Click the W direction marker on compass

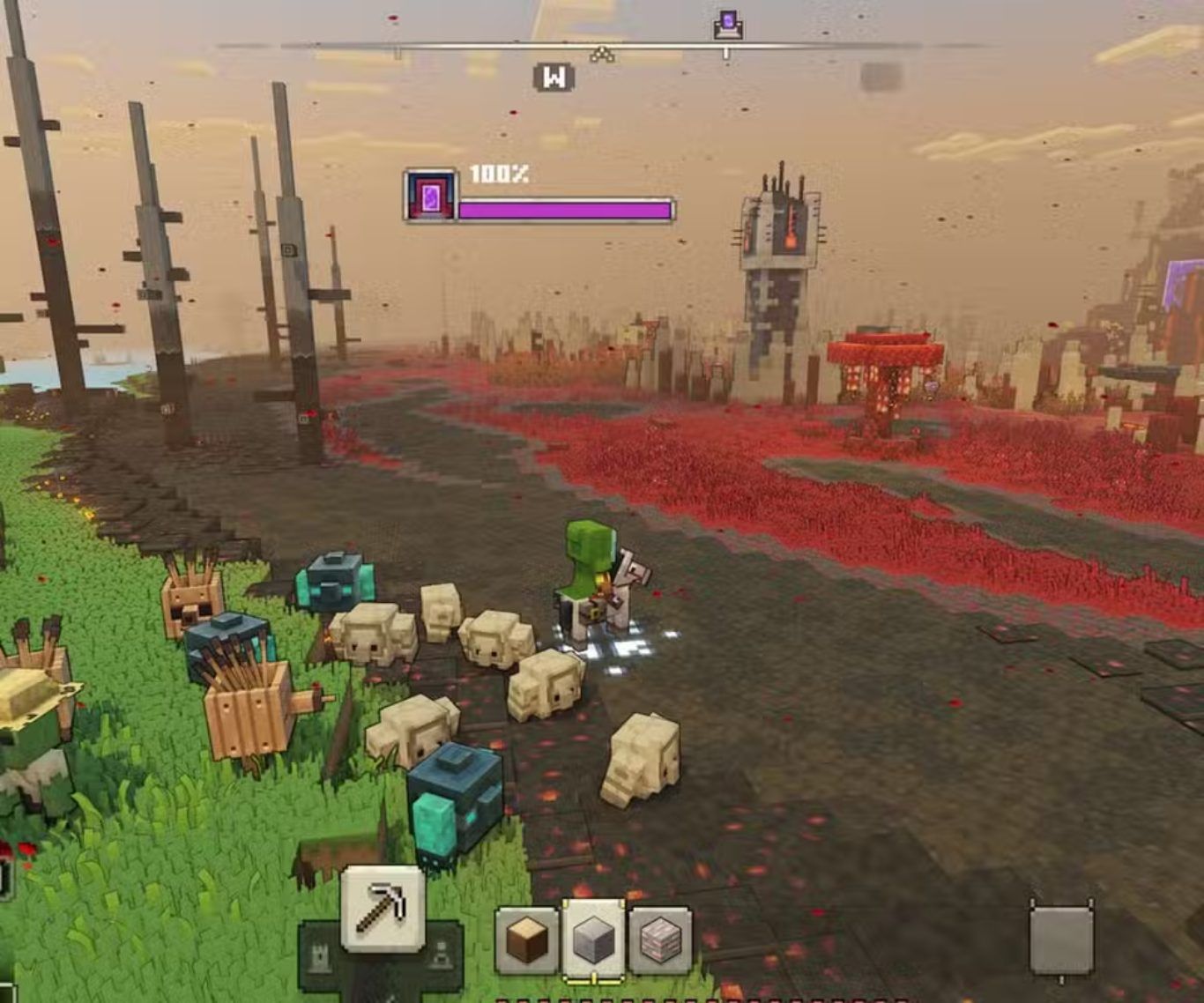(x=554, y=78)
